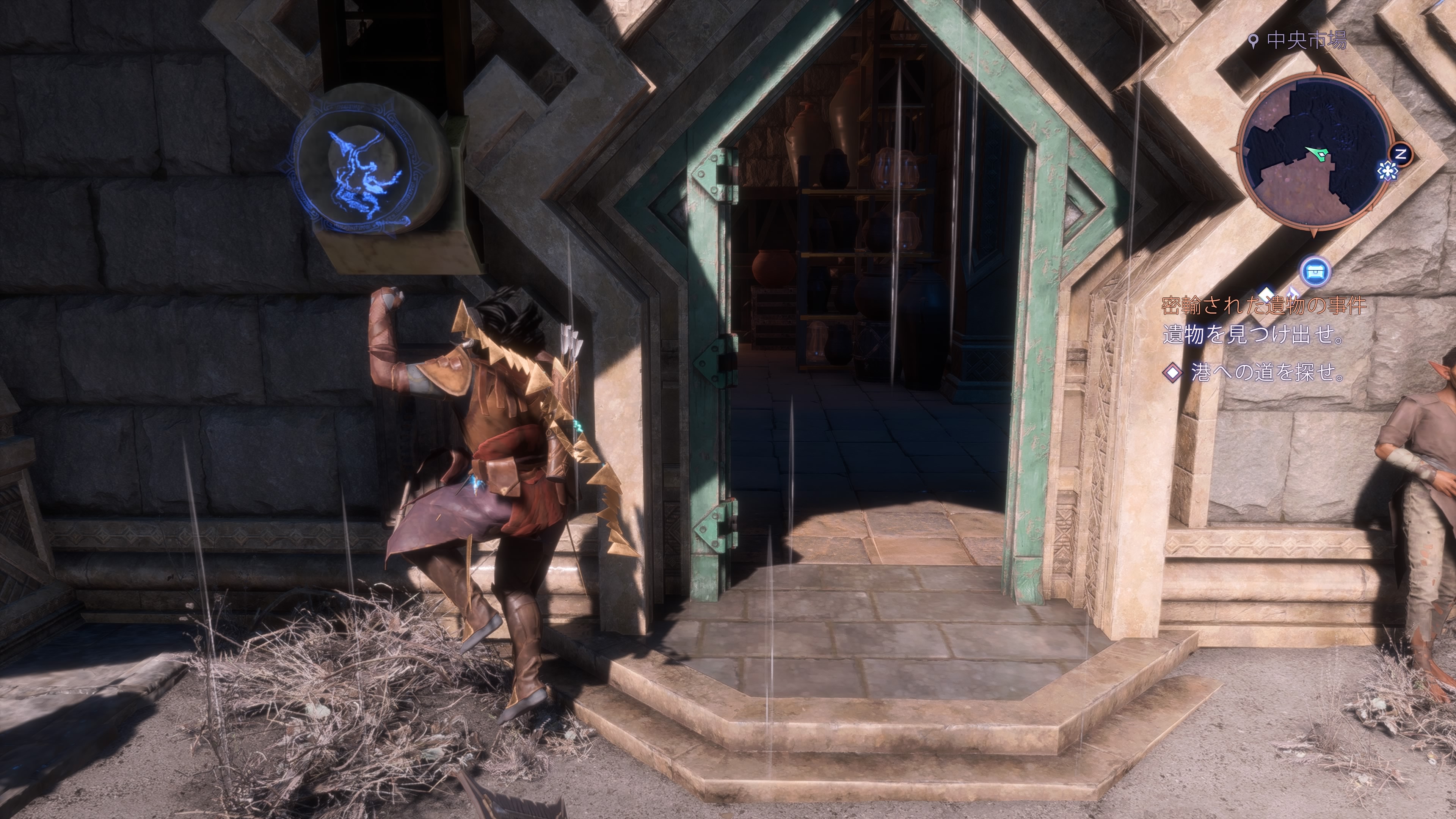
Task: Click the 中央市場 location label
Action: (x=1305, y=41)
